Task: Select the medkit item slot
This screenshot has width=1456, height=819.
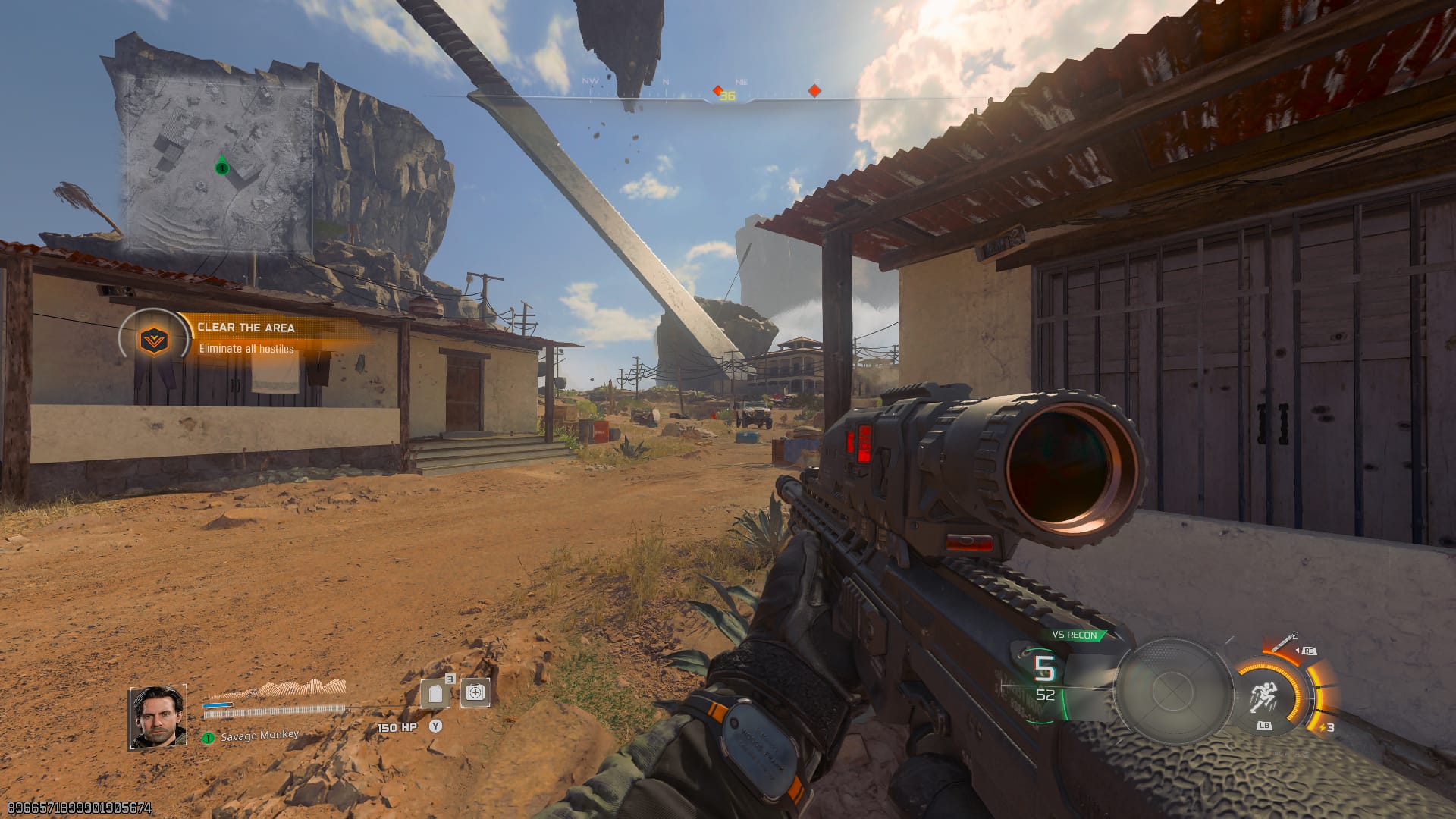Action: [x=475, y=692]
